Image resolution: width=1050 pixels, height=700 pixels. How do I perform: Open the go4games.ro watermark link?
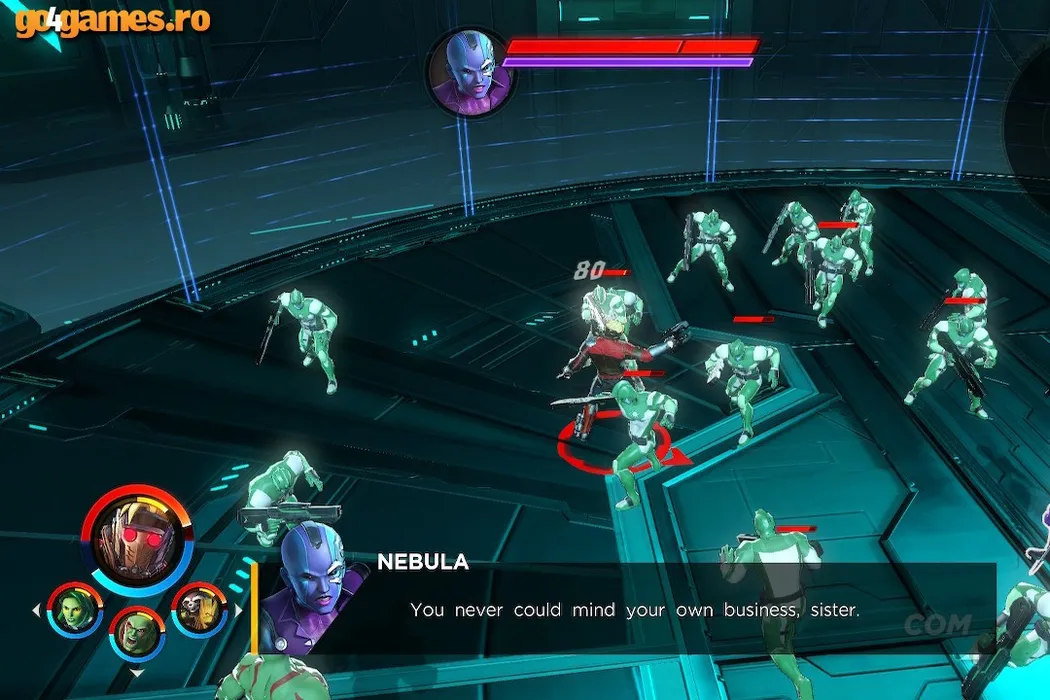pyautogui.click(x=112, y=19)
